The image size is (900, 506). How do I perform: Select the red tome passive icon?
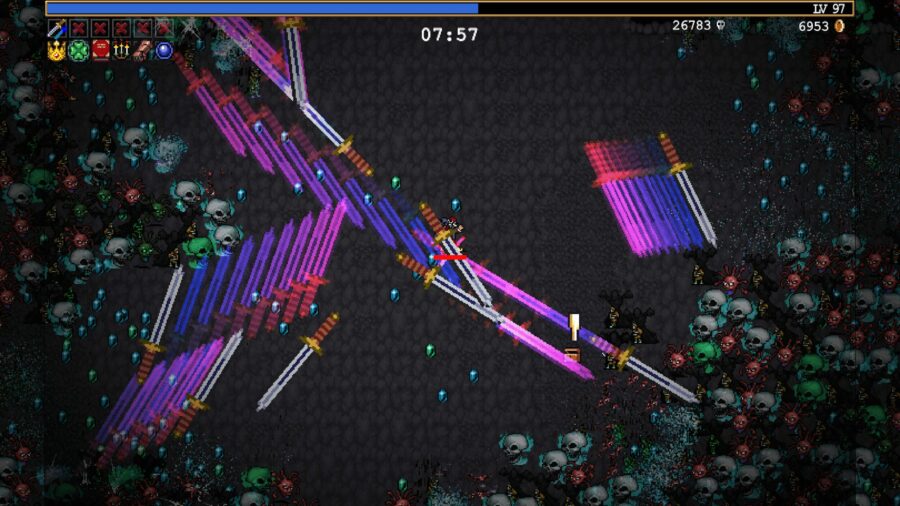(100, 50)
